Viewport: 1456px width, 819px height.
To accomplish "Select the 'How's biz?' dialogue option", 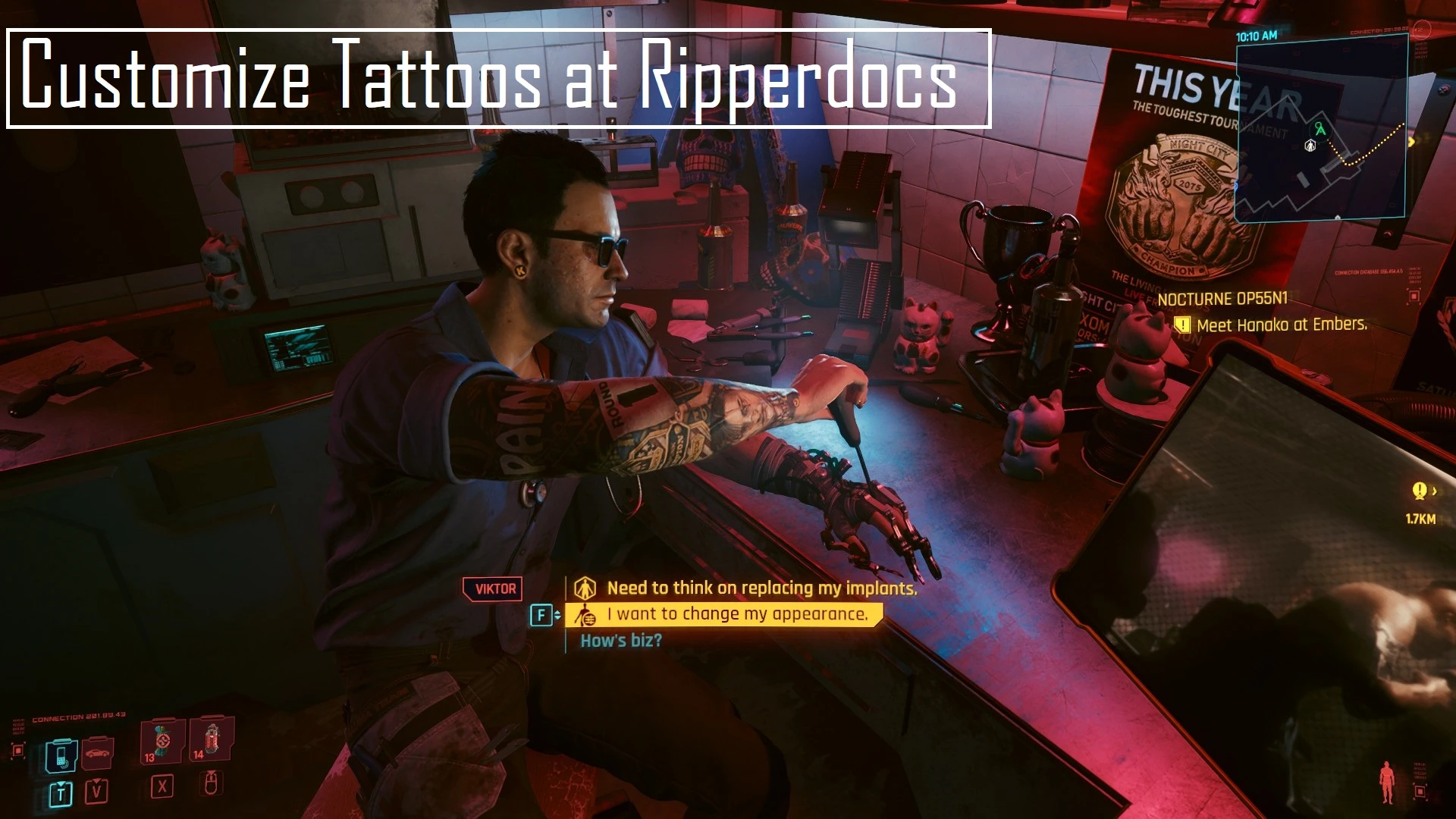I will click(x=620, y=641).
